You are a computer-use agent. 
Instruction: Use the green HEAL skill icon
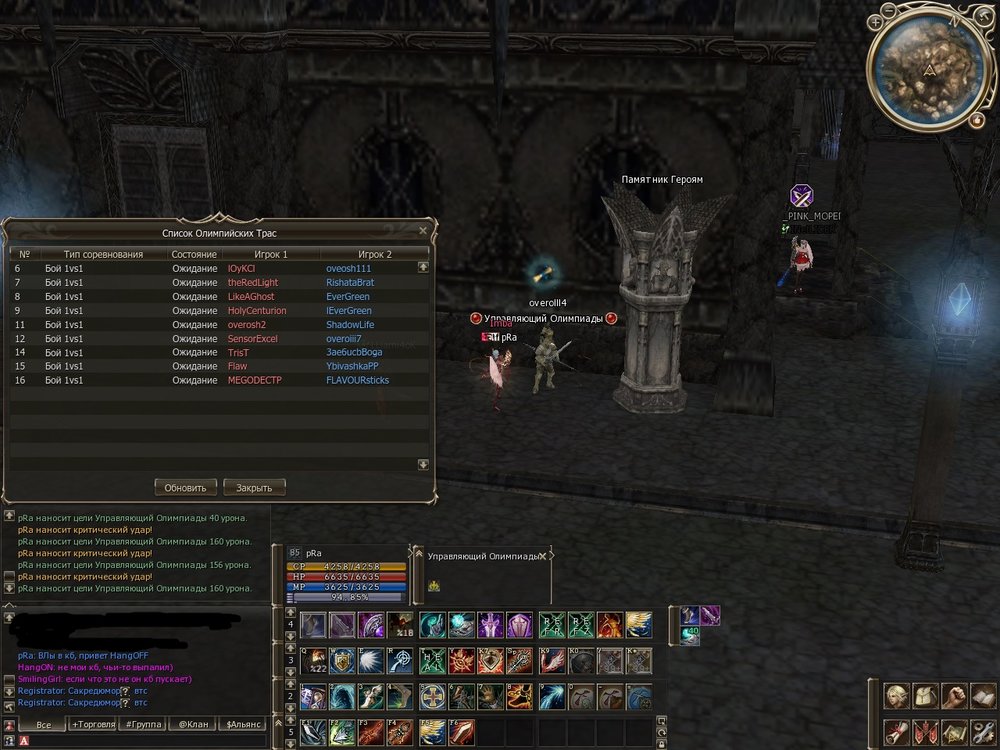point(432,661)
